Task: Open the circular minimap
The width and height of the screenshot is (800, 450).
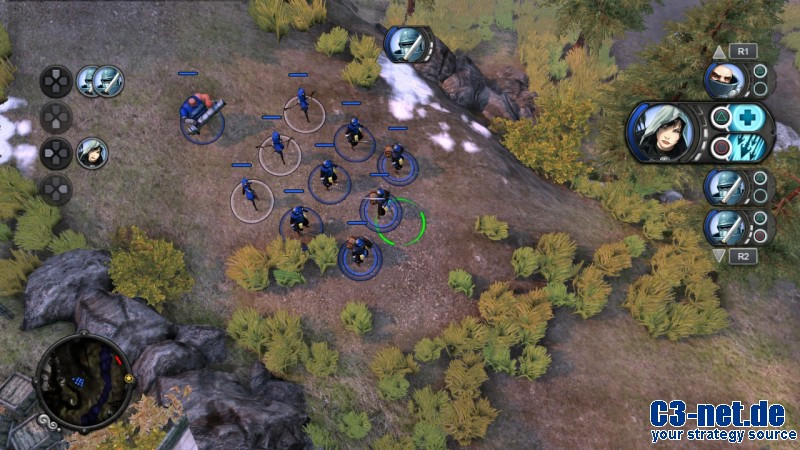Action: click(84, 380)
